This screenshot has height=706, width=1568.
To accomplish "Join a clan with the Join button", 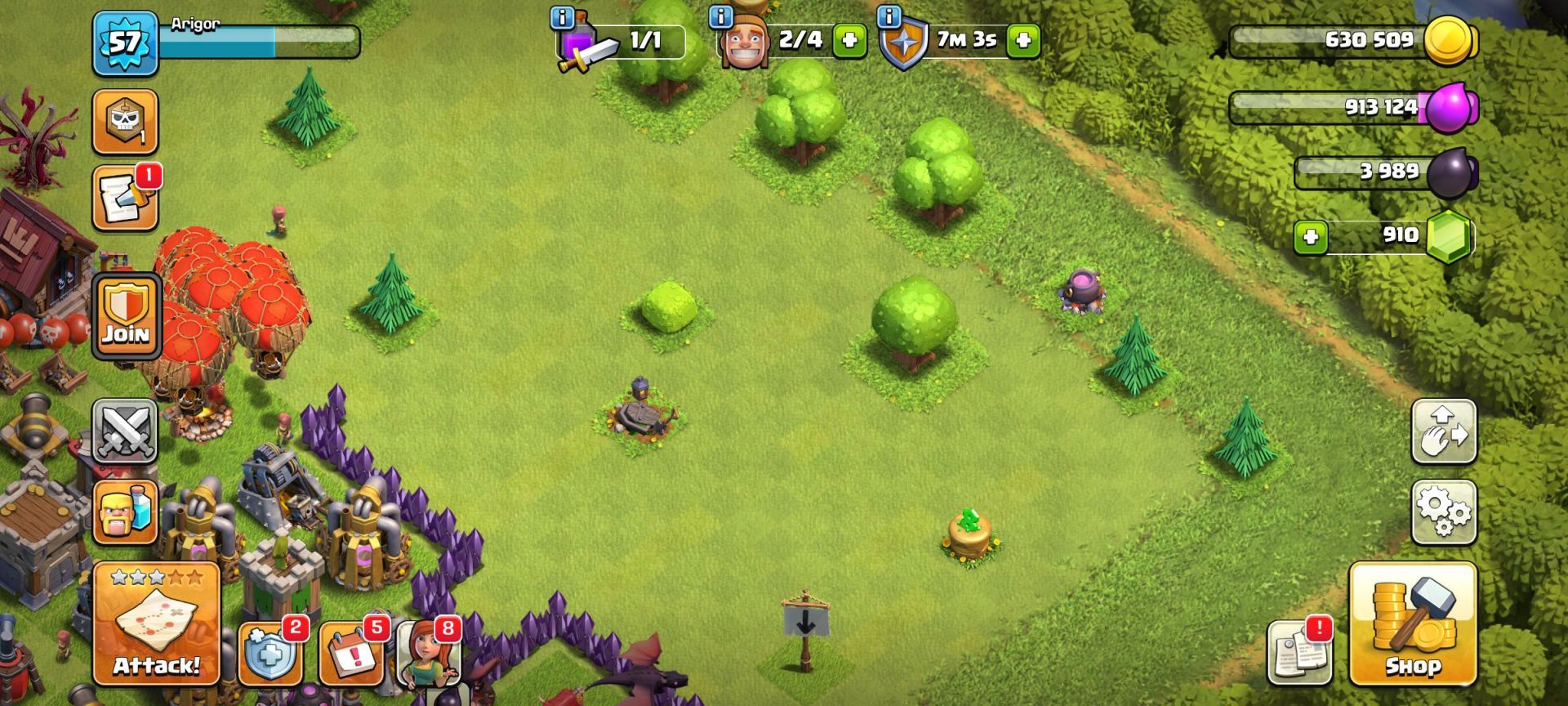I will tap(126, 315).
